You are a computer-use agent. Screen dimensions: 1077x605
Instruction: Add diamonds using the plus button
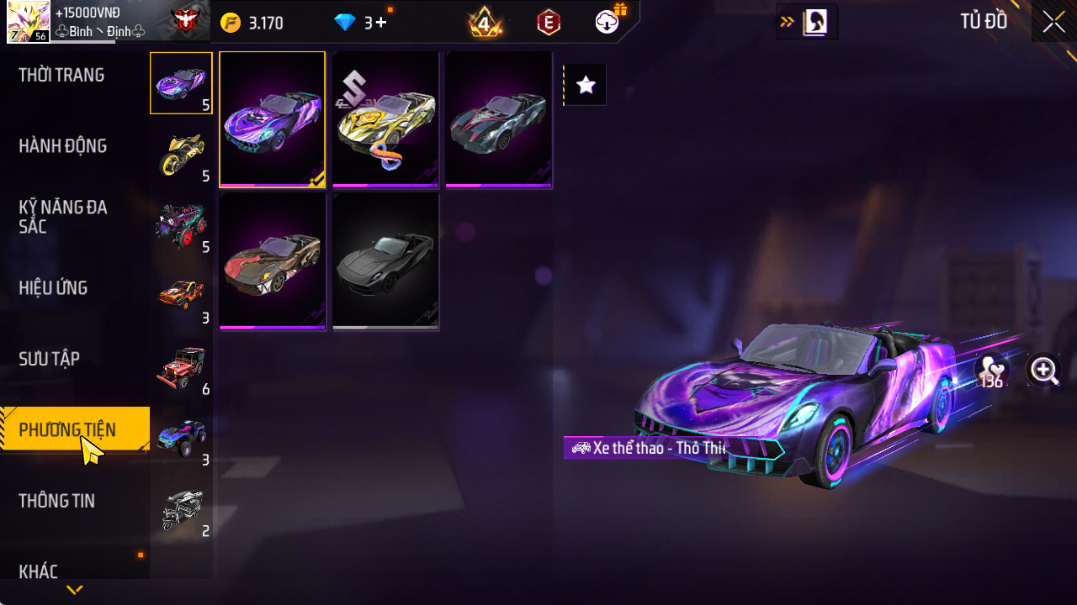pyautogui.click(x=381, y=22)
